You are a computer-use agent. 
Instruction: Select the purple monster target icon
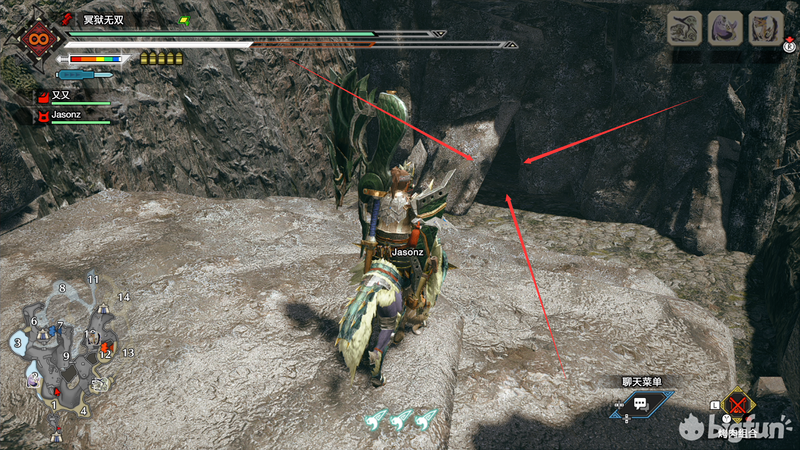point(724,28)
